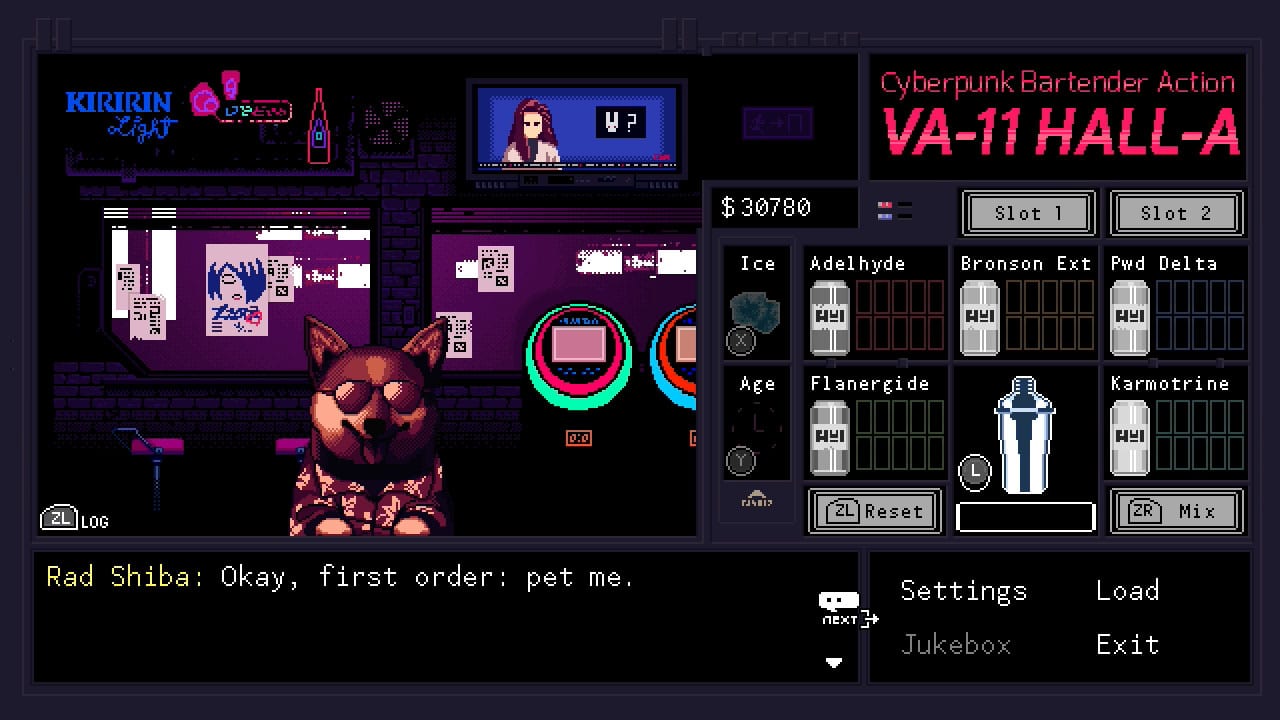Toggle the serving size icon below Age

pos(757,496)
